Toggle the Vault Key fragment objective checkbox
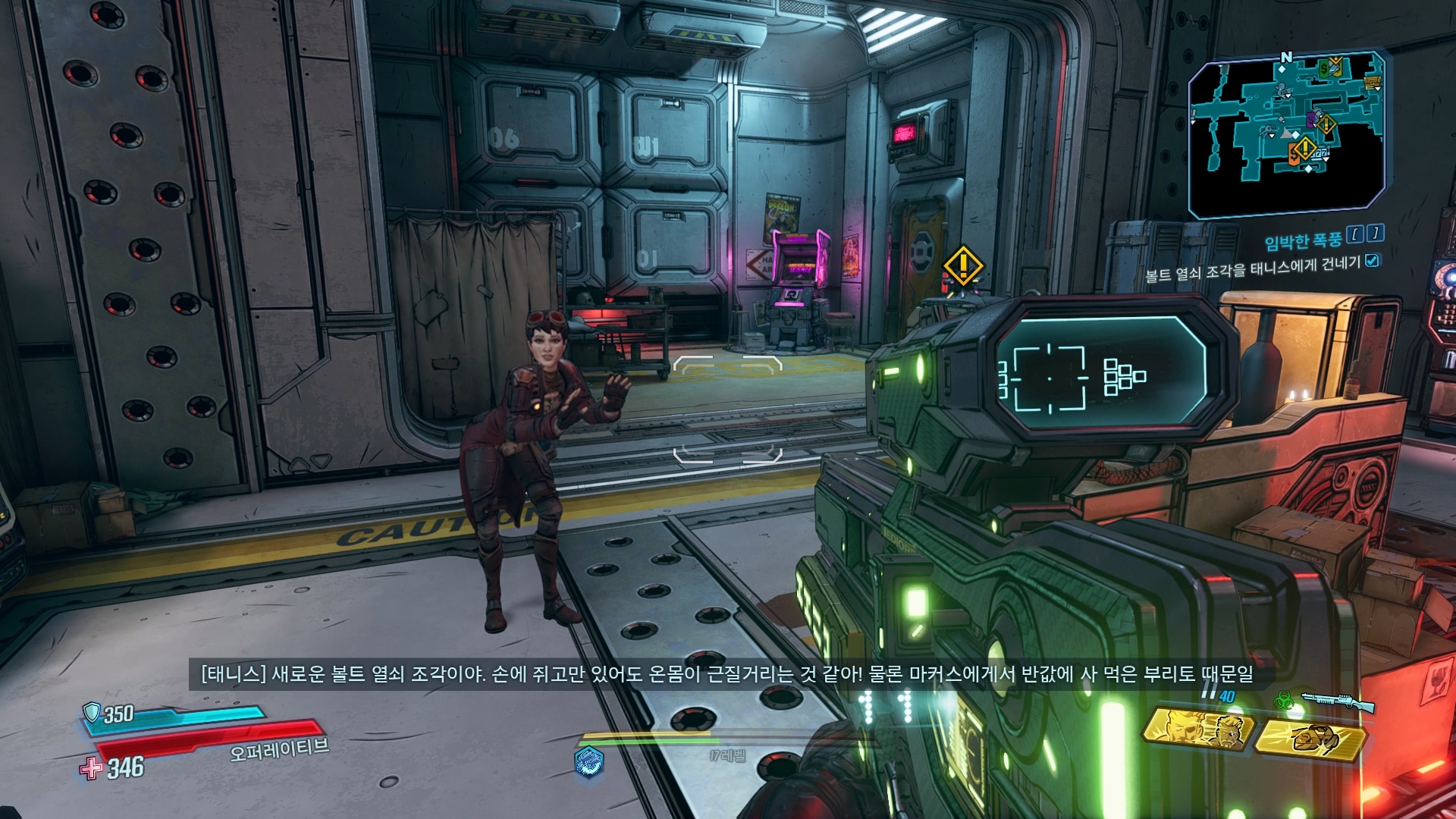 [x=1372, y=261]
